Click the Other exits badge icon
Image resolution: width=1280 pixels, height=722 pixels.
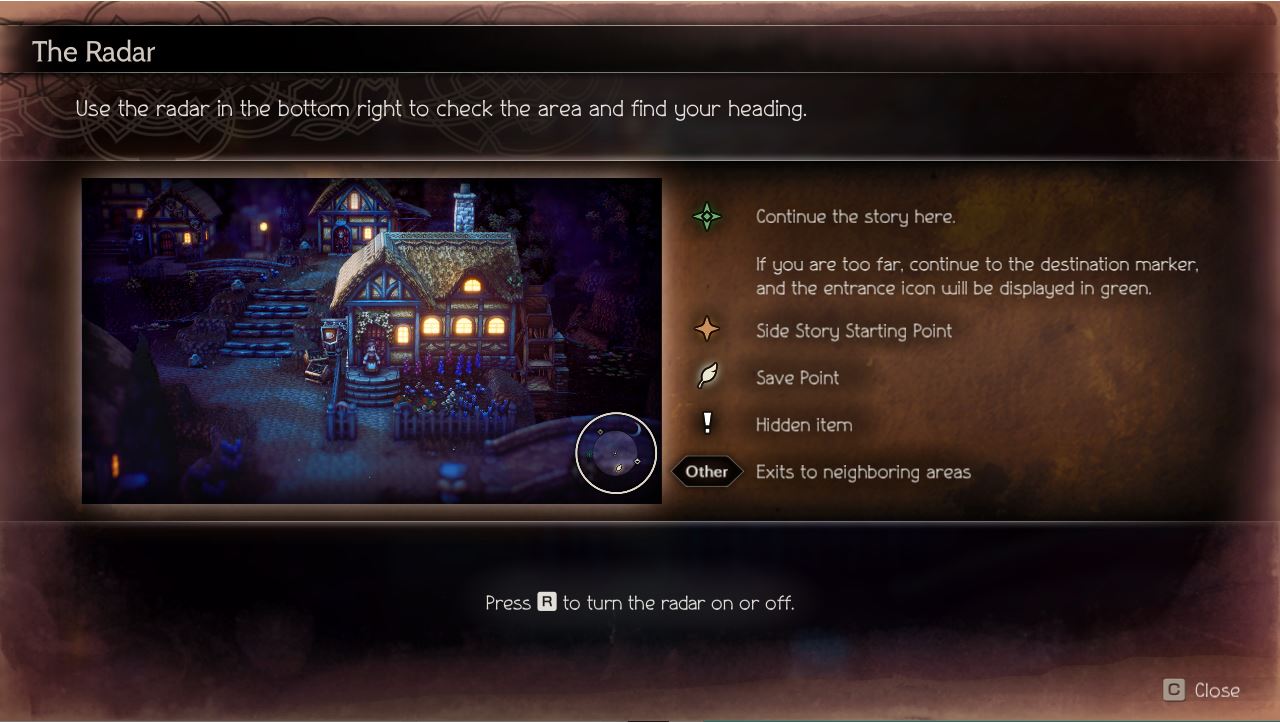[707, 471]
